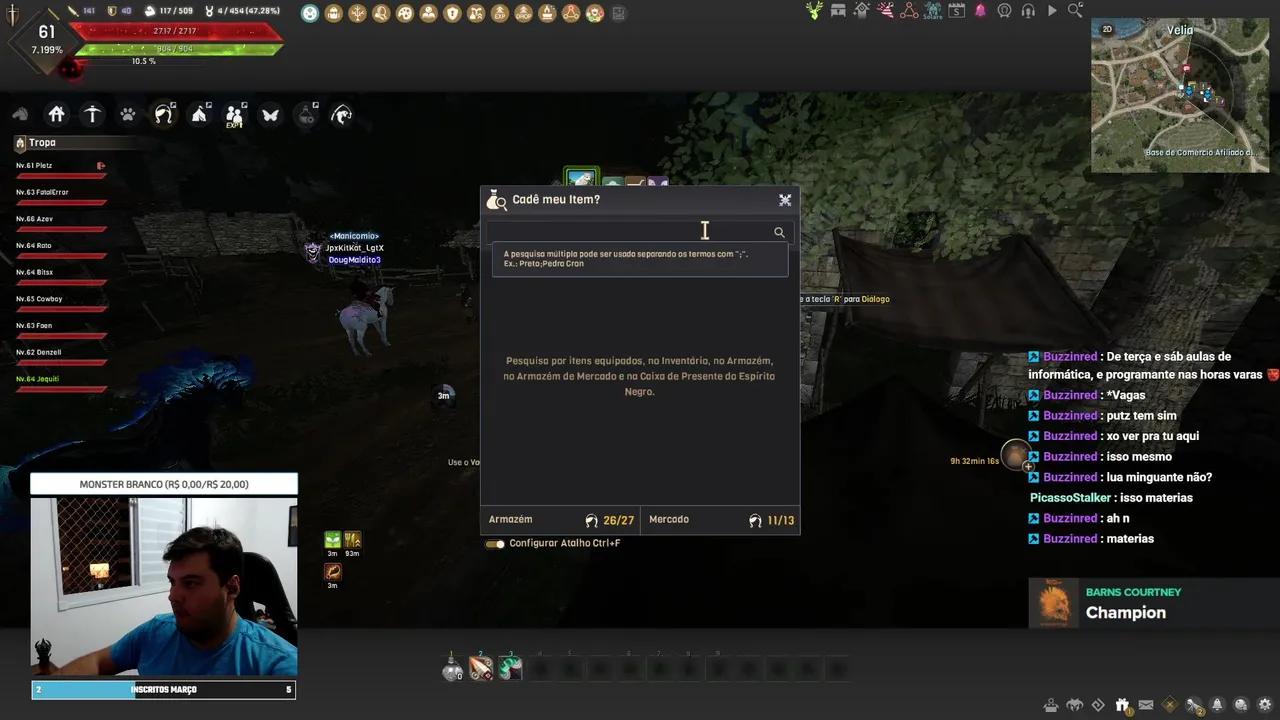This screenshot has width=1280, height=720.
Task: Click the notification bell icon at bottom right
Action: point(1217,704)
